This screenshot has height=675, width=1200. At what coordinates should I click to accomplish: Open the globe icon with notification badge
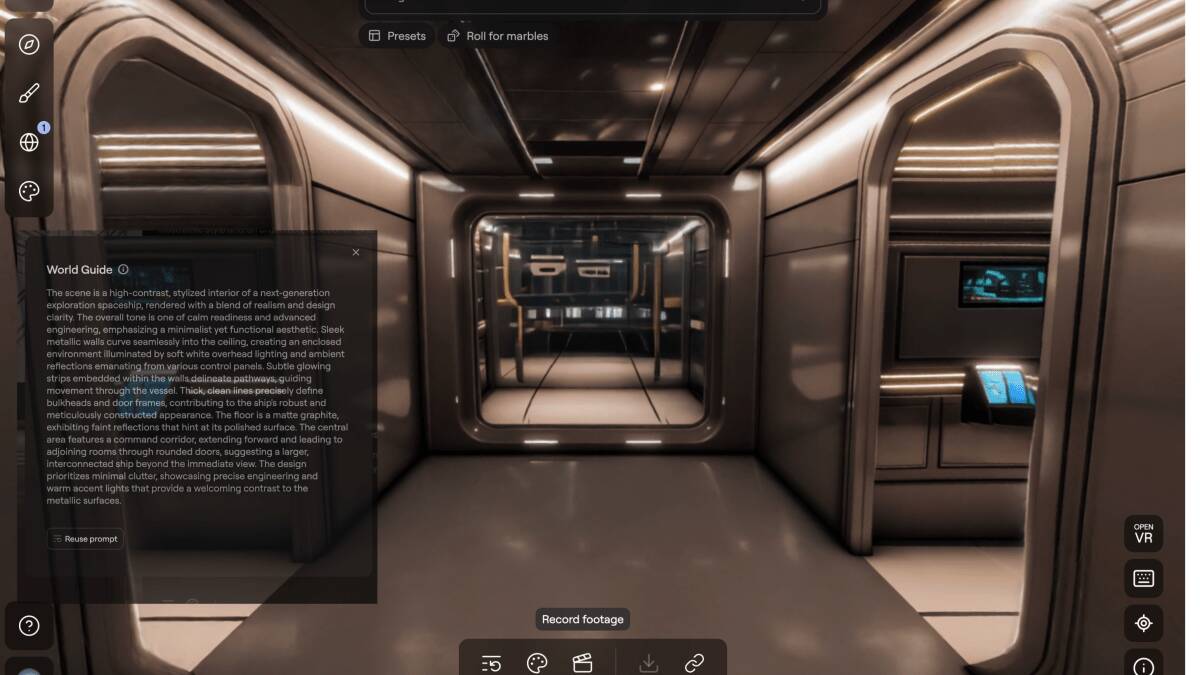(29, 142)
